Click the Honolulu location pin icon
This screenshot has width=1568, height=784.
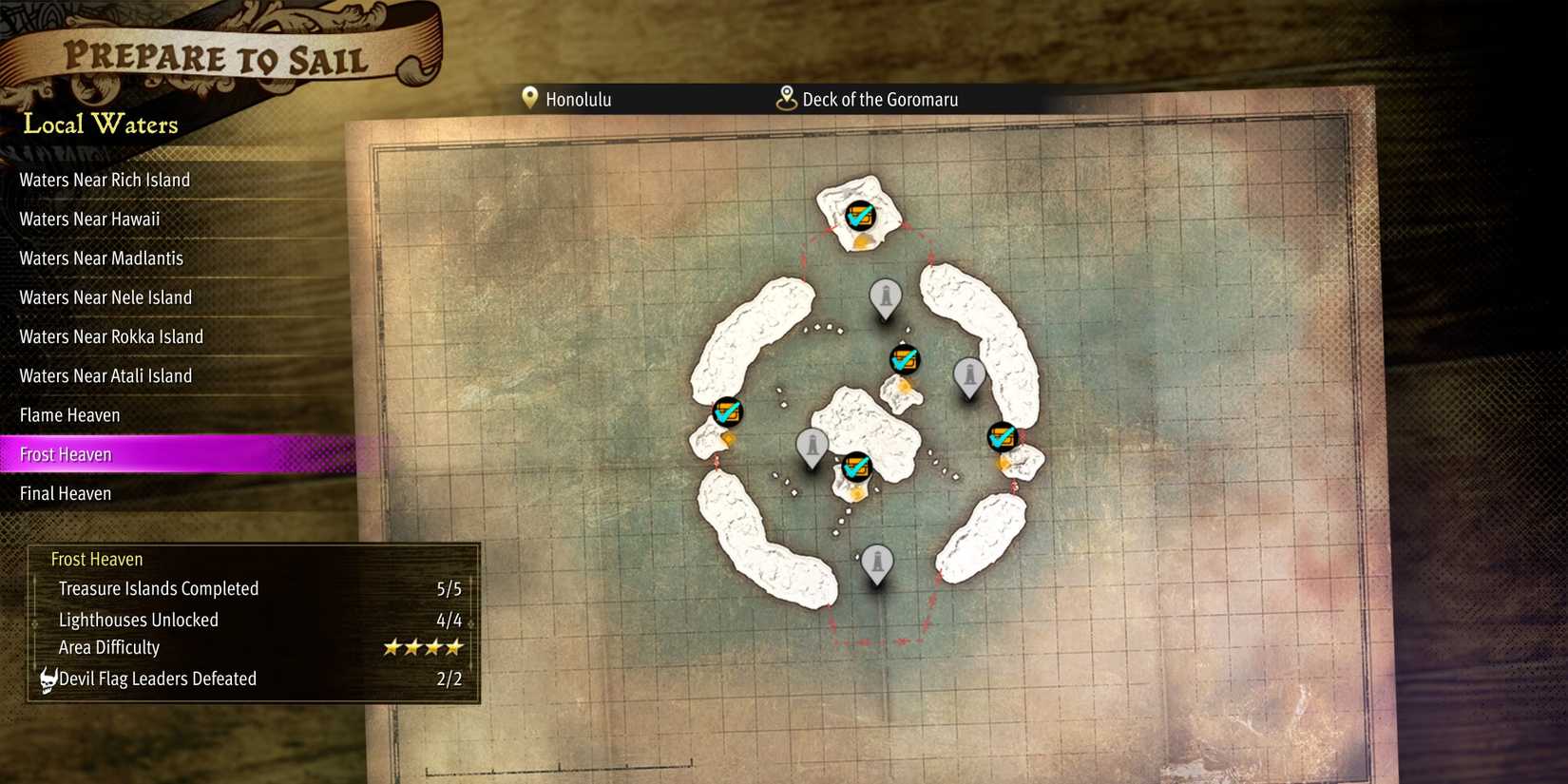[x=530, y=98]
